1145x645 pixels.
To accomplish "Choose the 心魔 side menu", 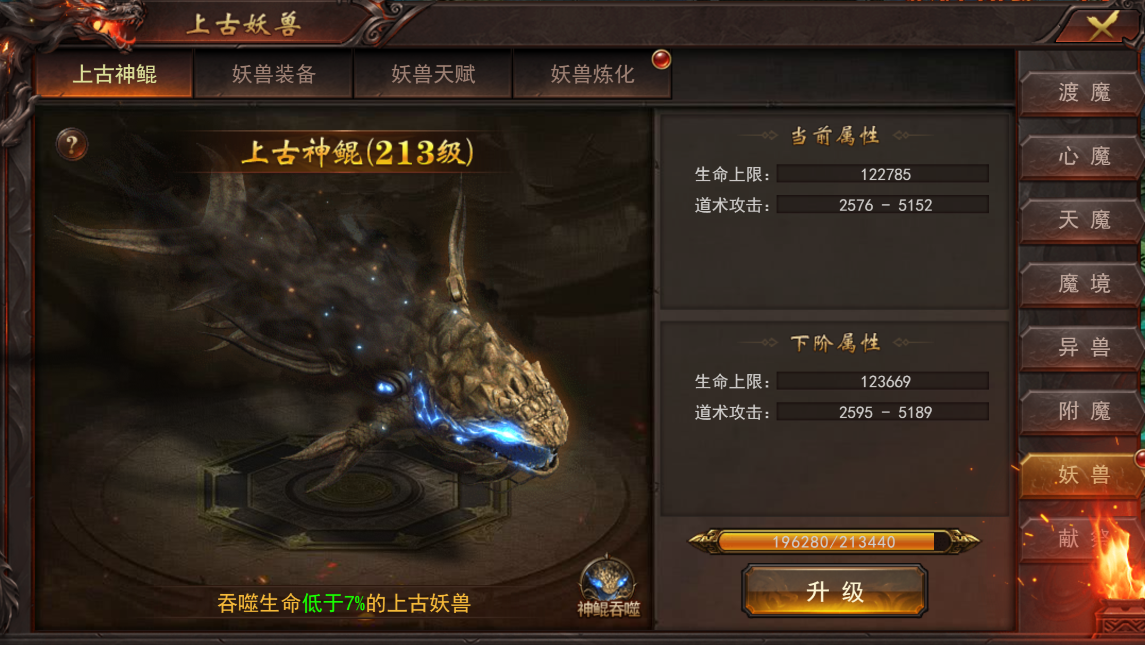I will [x=1084, y=157].
